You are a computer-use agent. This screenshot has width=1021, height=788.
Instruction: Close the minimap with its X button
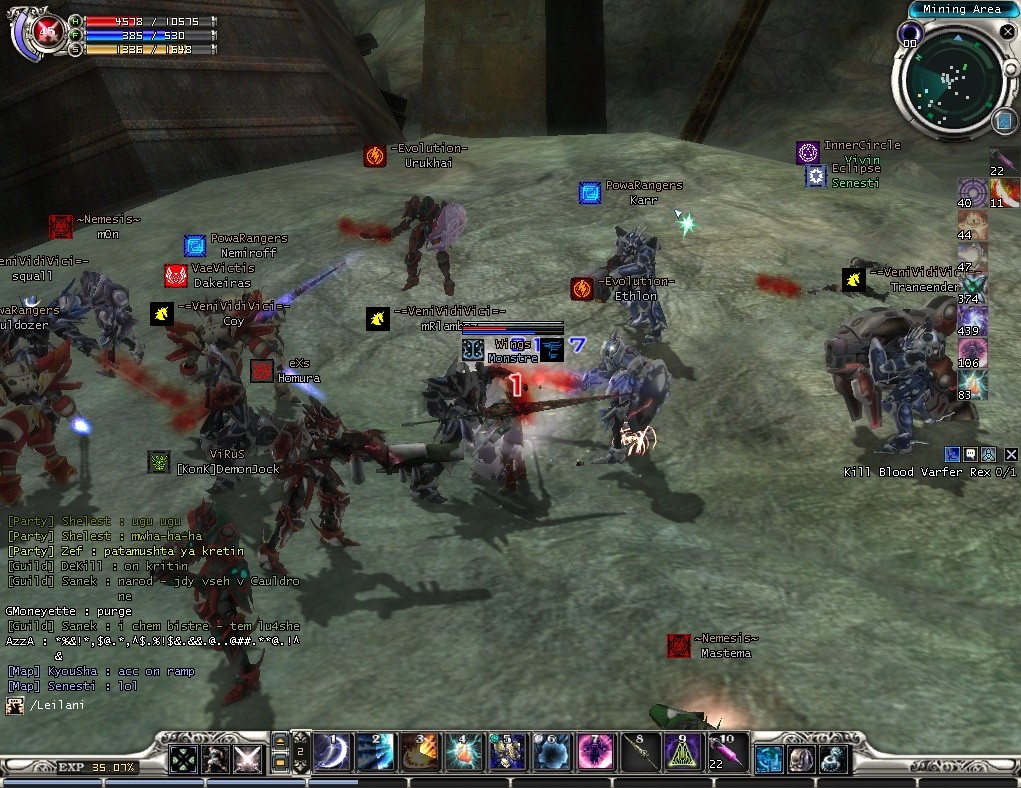click(x=1008, y=31)
